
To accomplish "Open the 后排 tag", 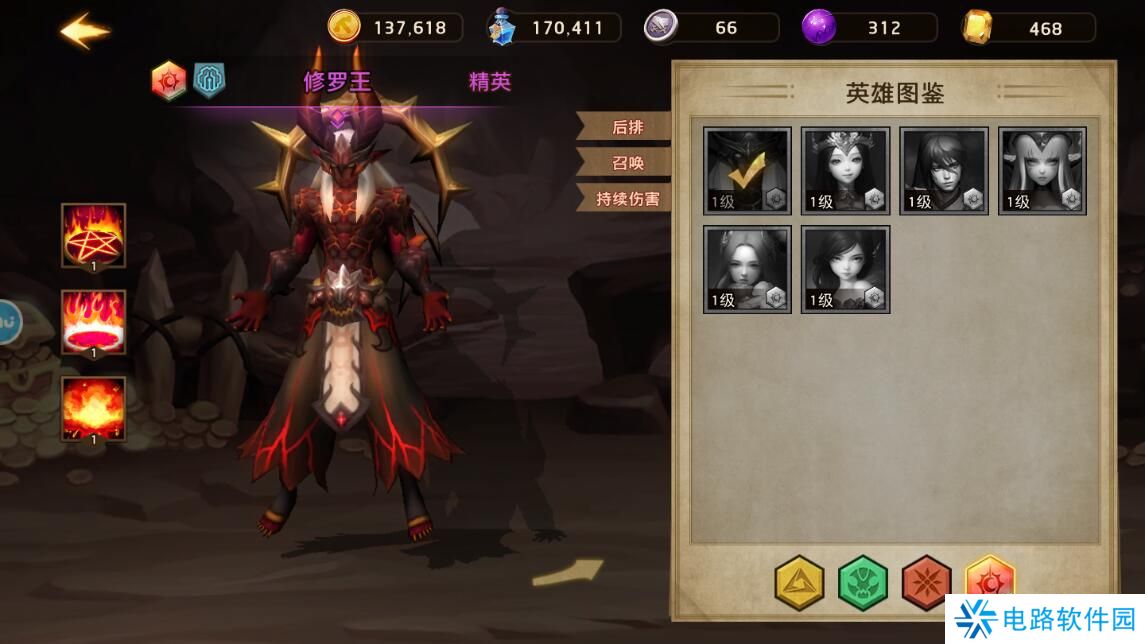I will point(626,127).
